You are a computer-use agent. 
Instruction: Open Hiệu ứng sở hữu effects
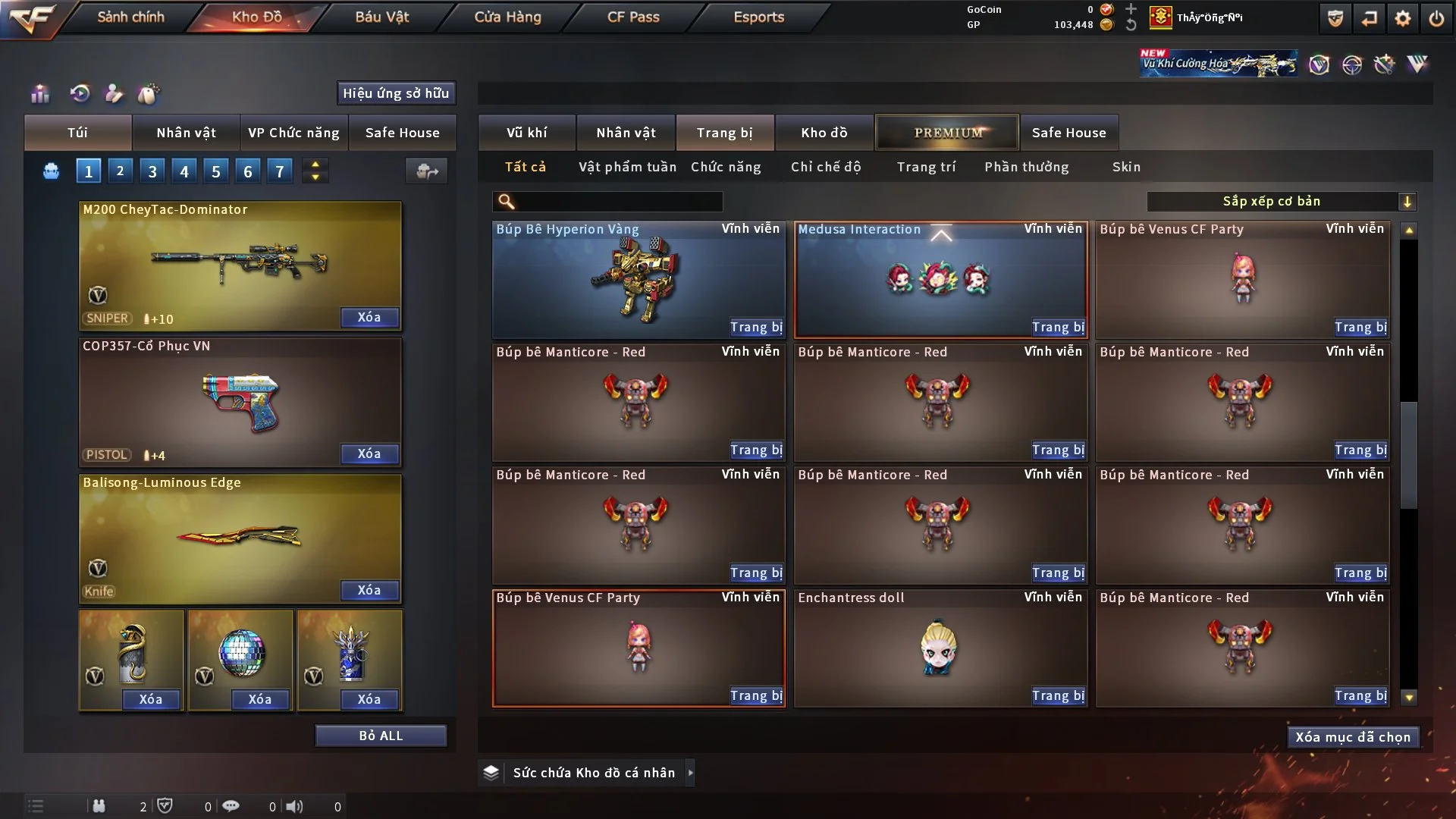click(x=396, y=93)
